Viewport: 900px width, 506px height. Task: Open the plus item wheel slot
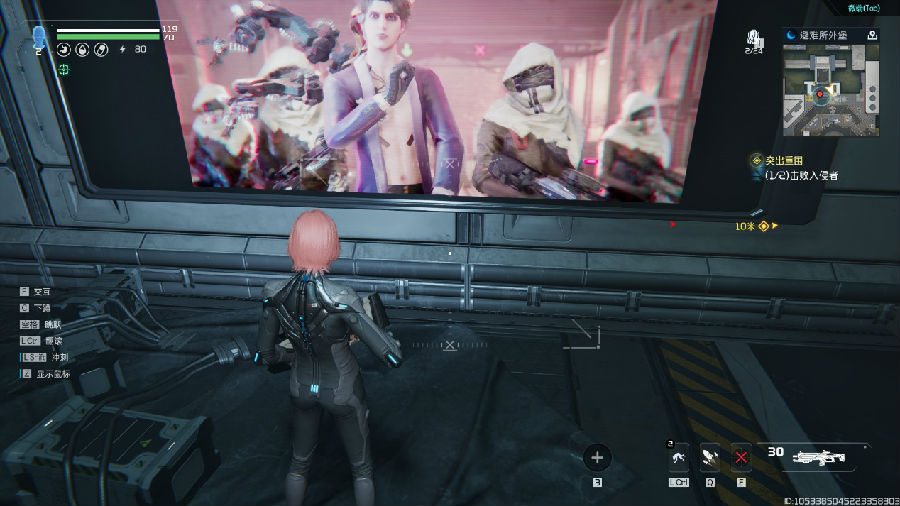tap(597, 458)
